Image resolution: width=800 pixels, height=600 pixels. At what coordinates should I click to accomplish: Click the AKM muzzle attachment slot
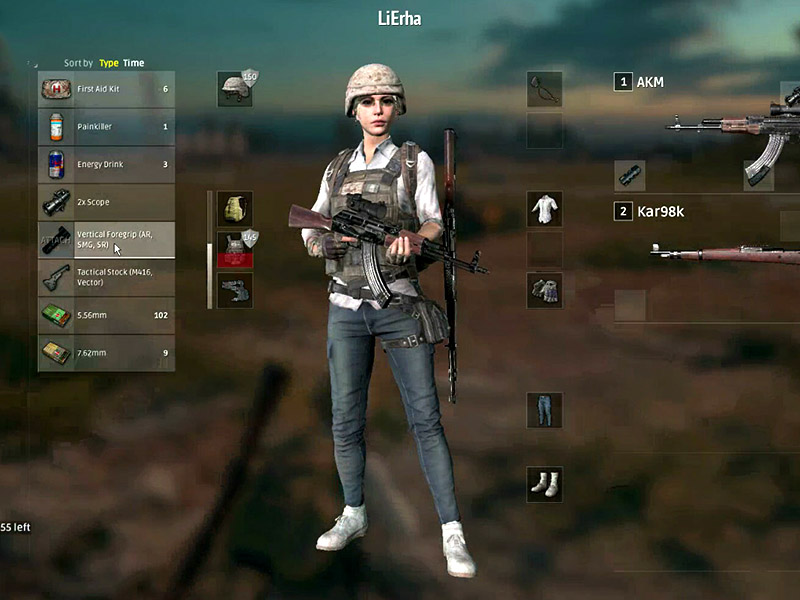tap(629, 175)
